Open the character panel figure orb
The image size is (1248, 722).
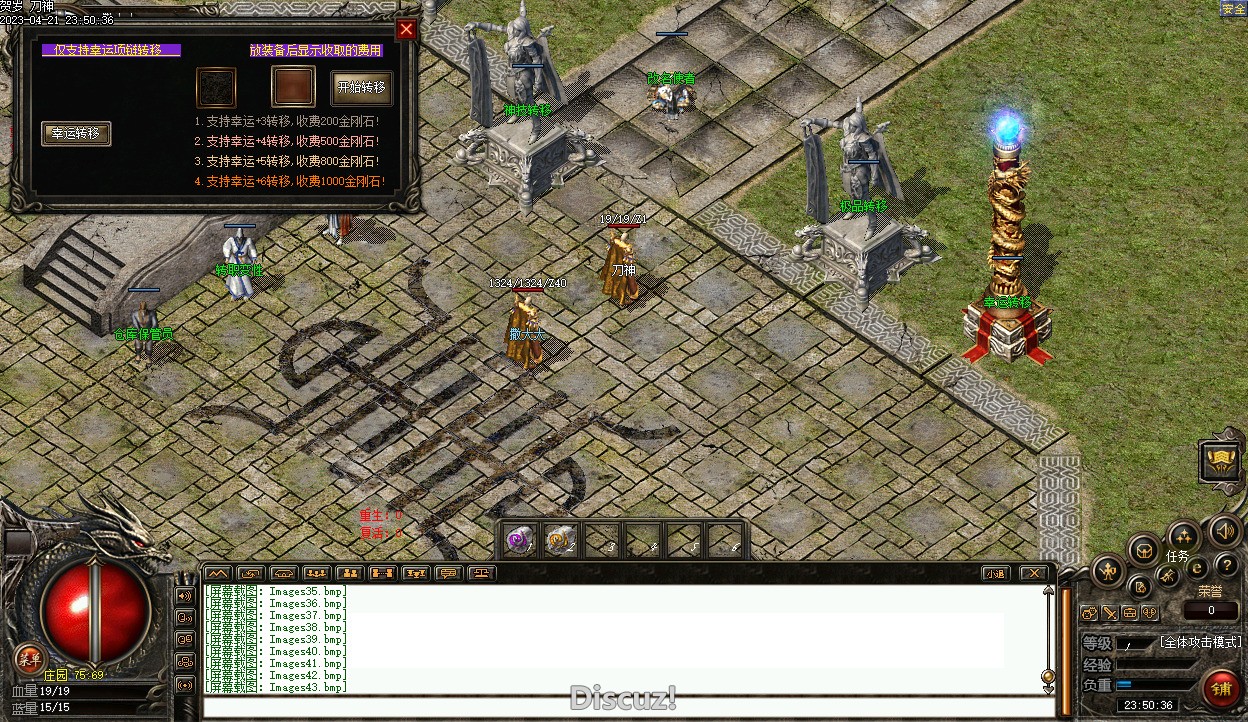[x=1108, y=572]
